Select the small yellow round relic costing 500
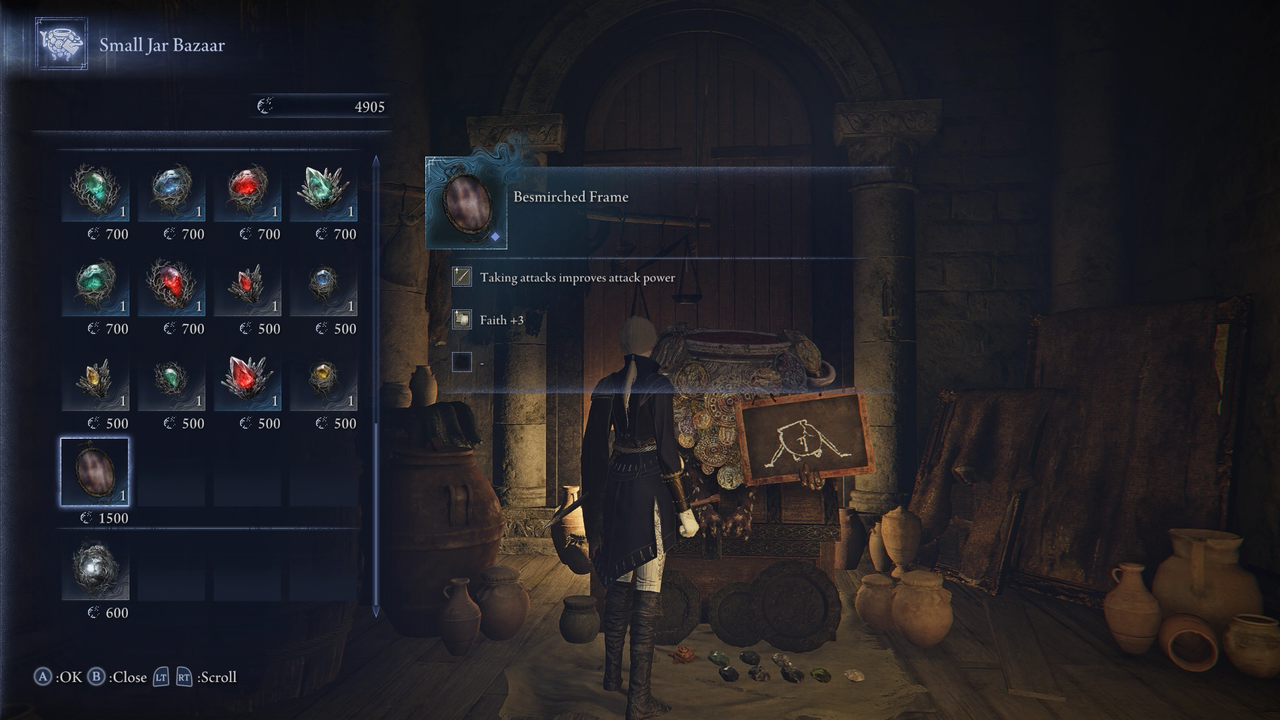The image size is (1280, 720). click(323, 377)
